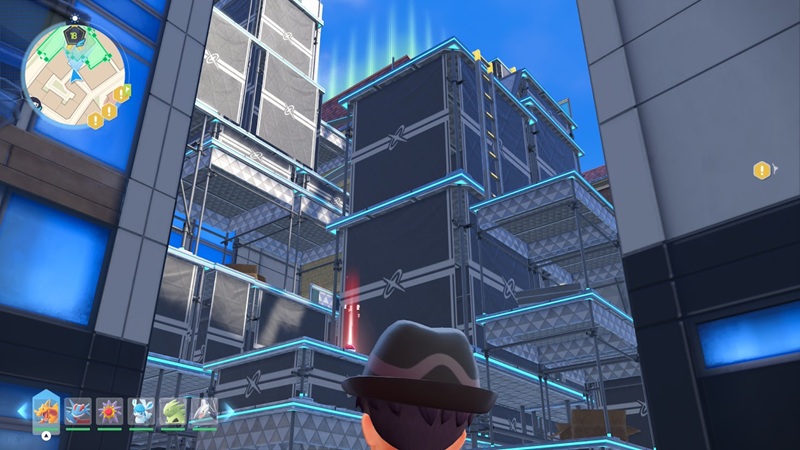Select the sixth white Pokémon party slot
Viewport: 800px width, 450px height.
(204, 410)
